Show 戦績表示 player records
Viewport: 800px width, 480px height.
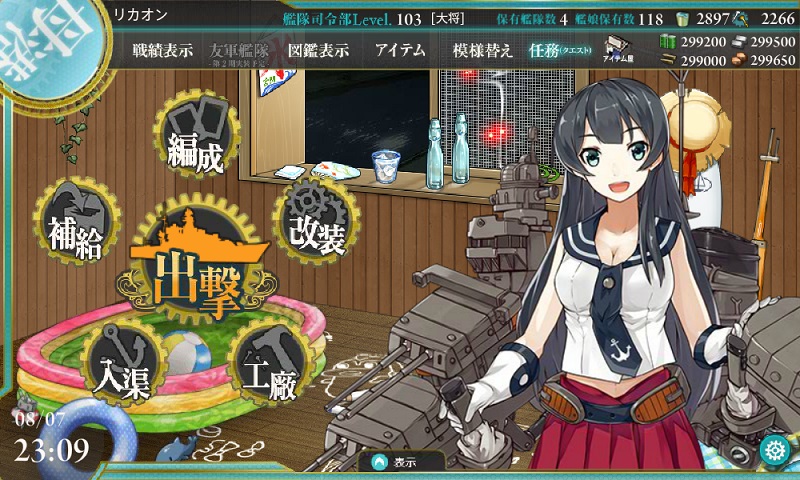162,50
